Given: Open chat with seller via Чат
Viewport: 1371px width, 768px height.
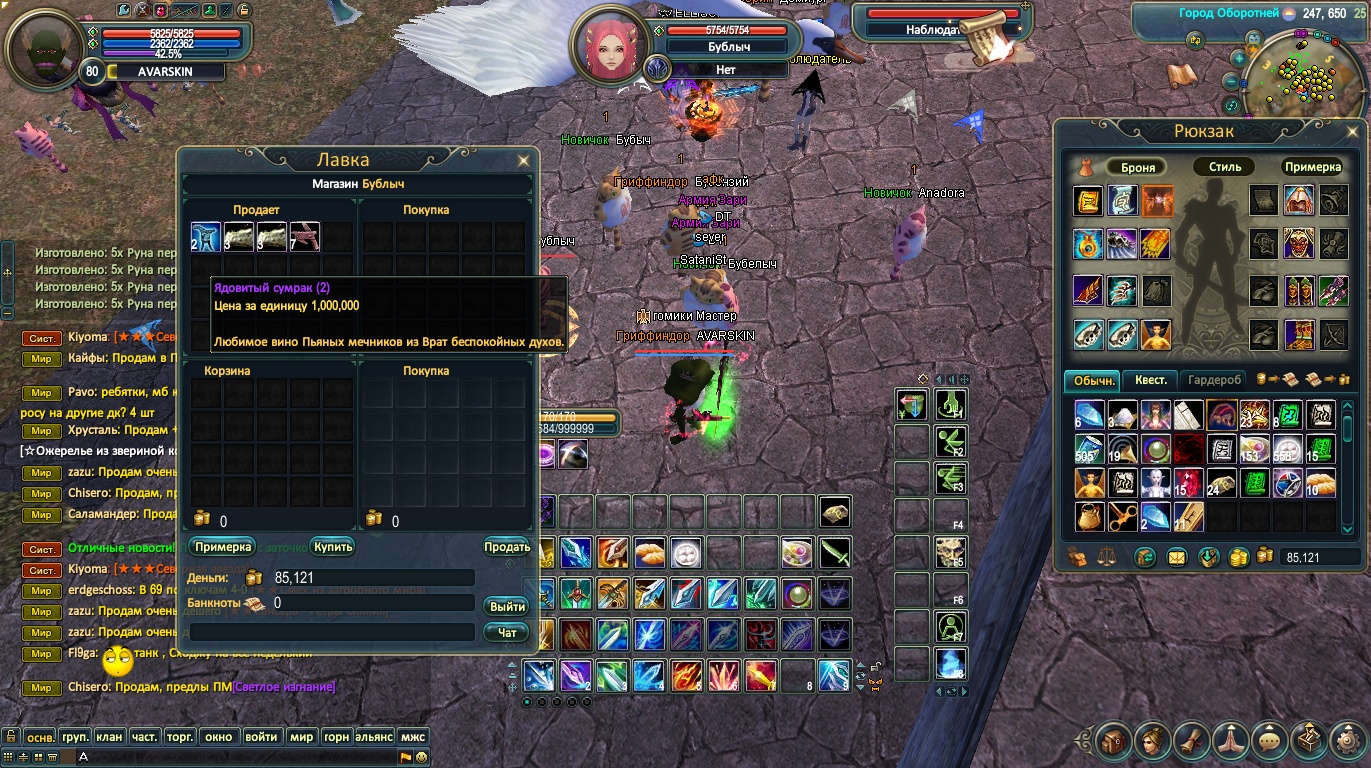Looking at the screenshot, I should click(x=508, y=632).
